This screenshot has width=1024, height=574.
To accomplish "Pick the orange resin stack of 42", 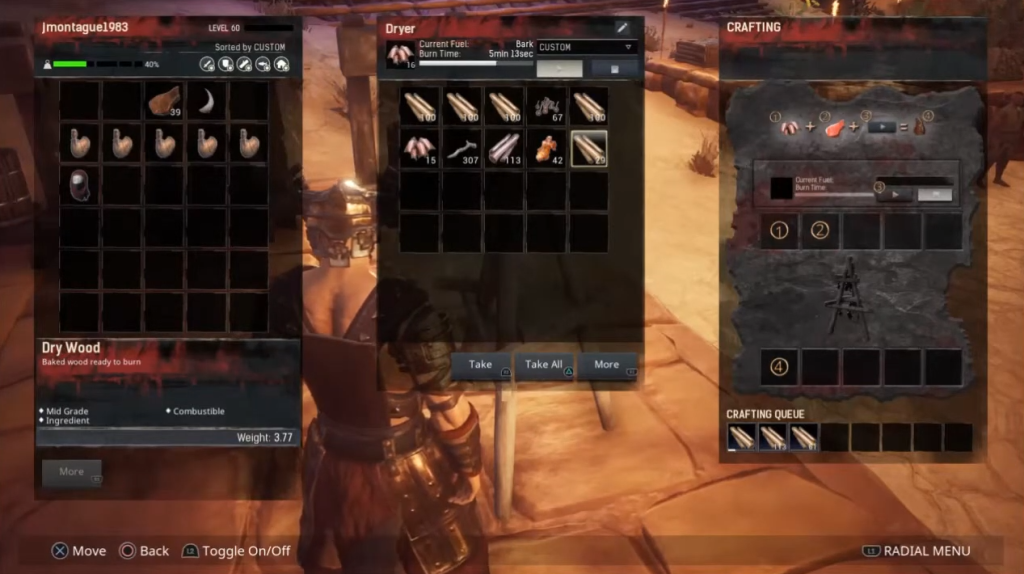I will pos(547,148).
